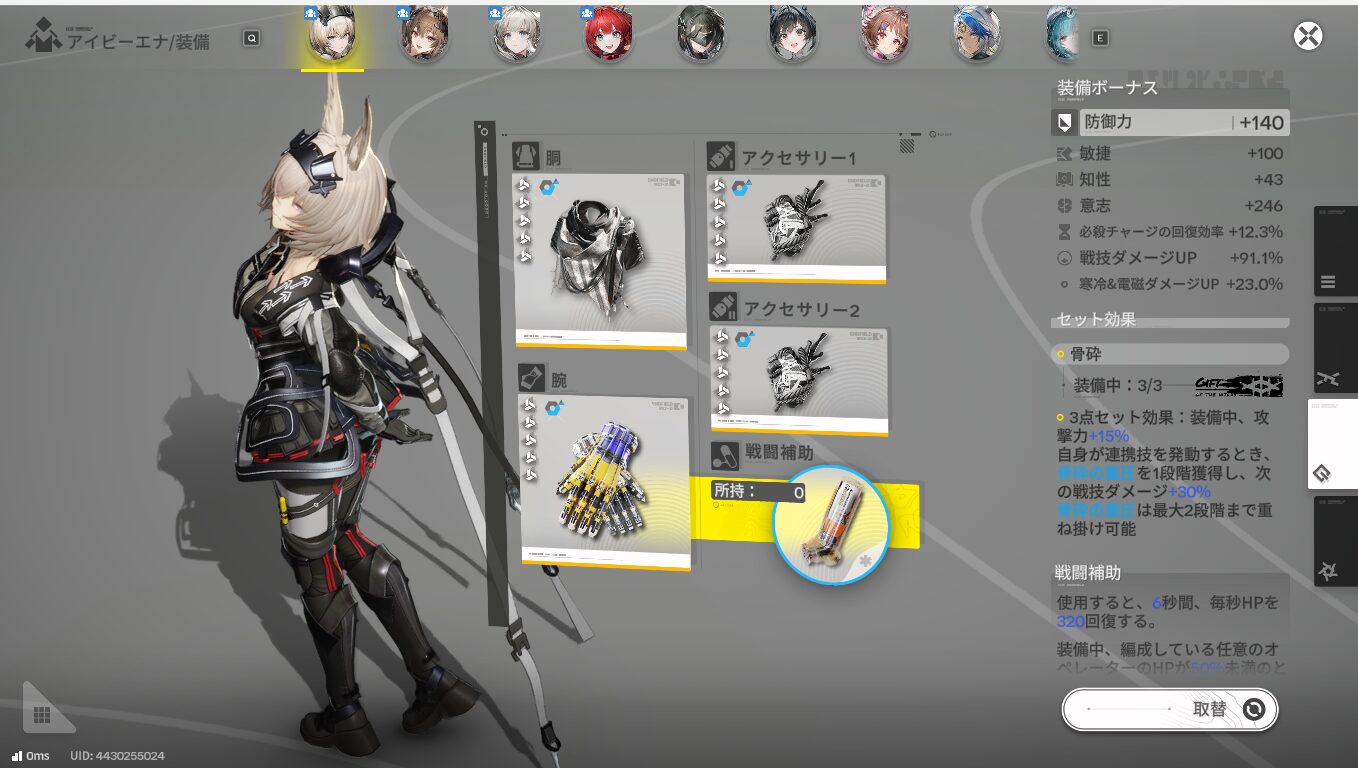This screenshot has width=1358, height=768.
Task: Pick the brown-haired character with pink hairclip
Action: tap(884, 34)
